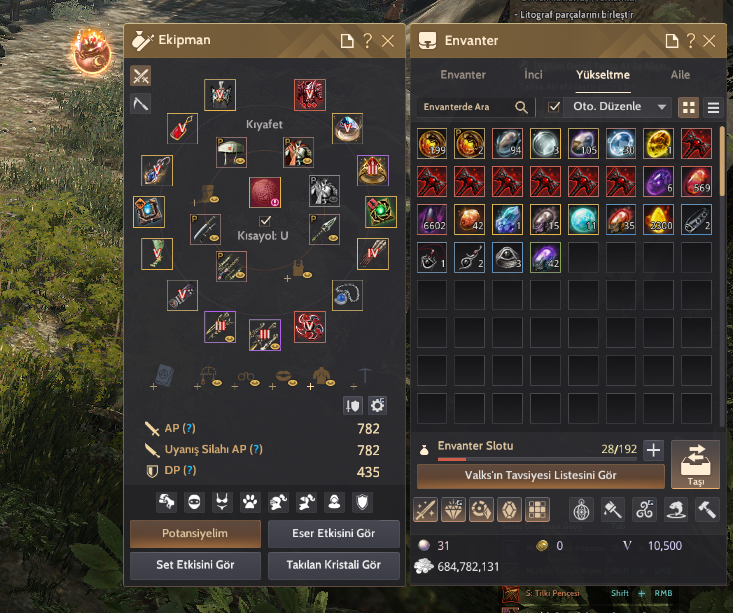Switch inventory to list view
Screen dimensions: 733x613
coord(713,107)
